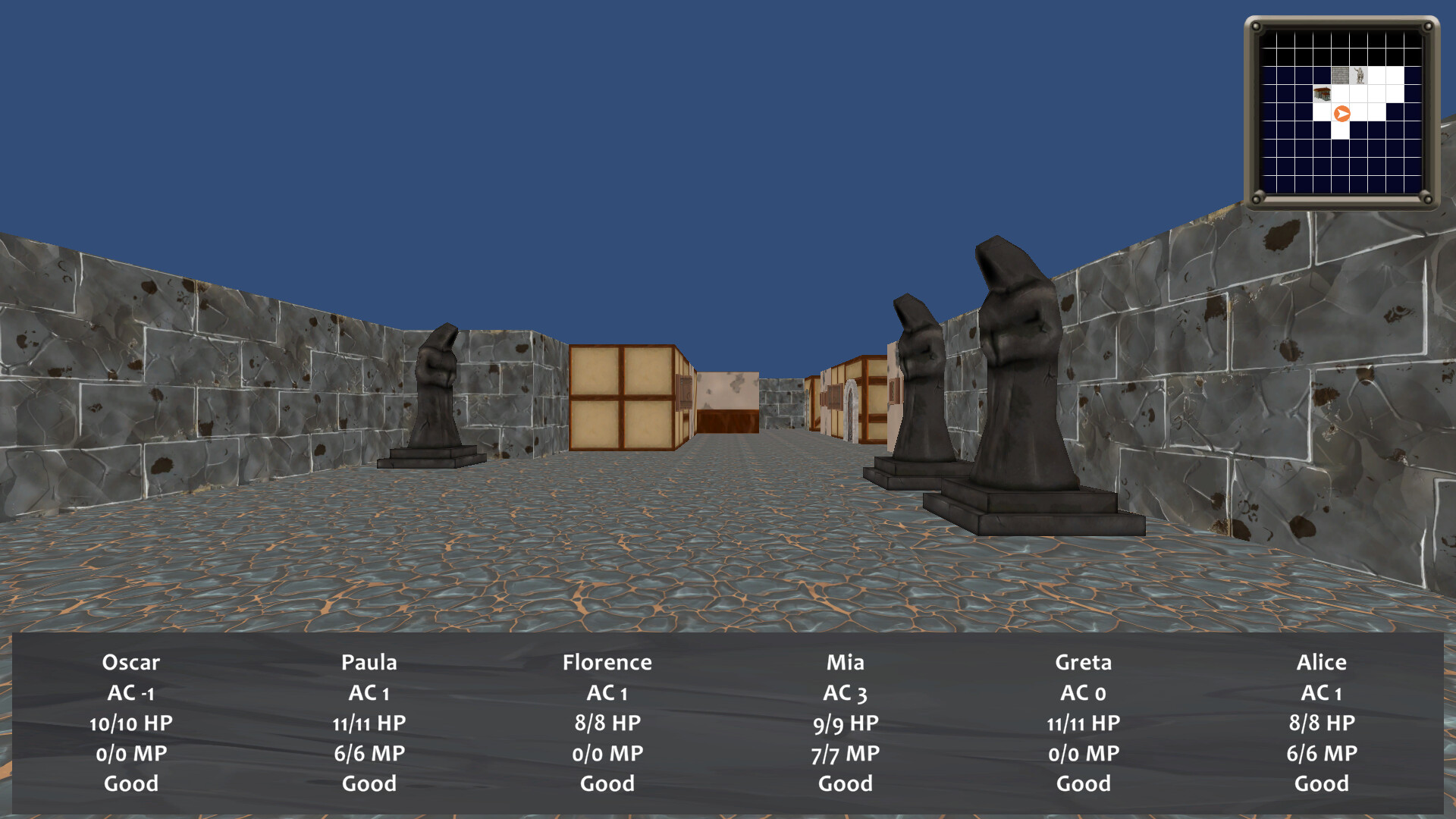Toggle Oscar's Good status indicator
1456x819 pixels.
click(131, 783)
